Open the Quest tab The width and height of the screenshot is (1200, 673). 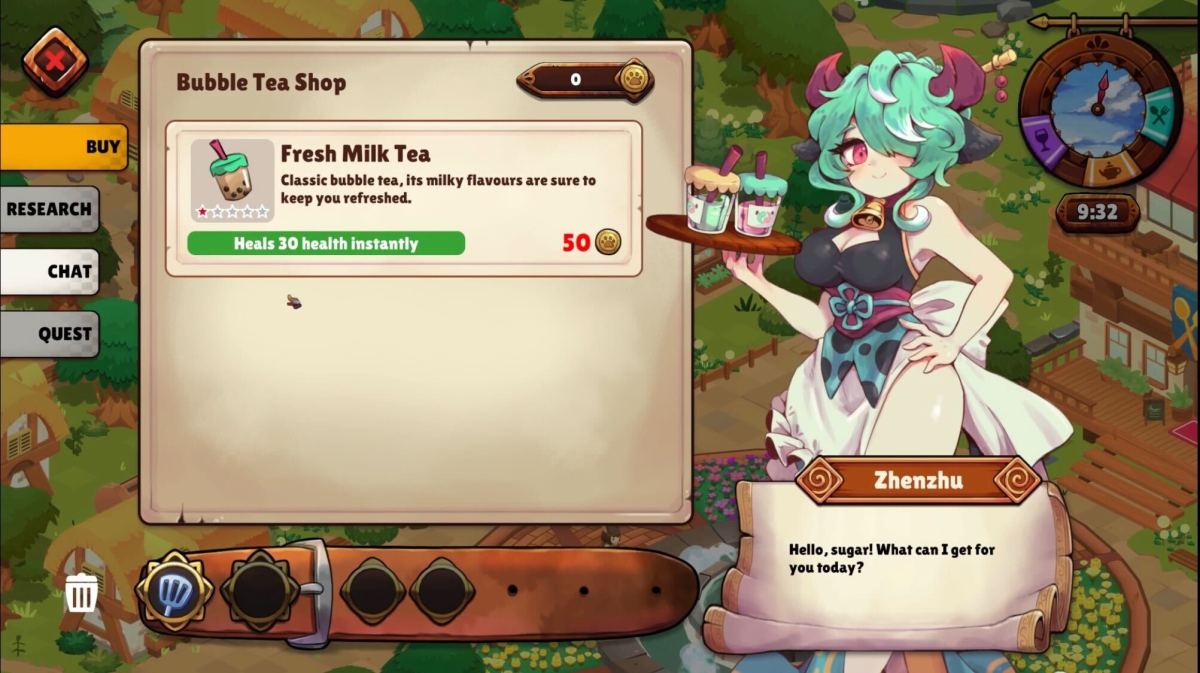coord(50,334)
